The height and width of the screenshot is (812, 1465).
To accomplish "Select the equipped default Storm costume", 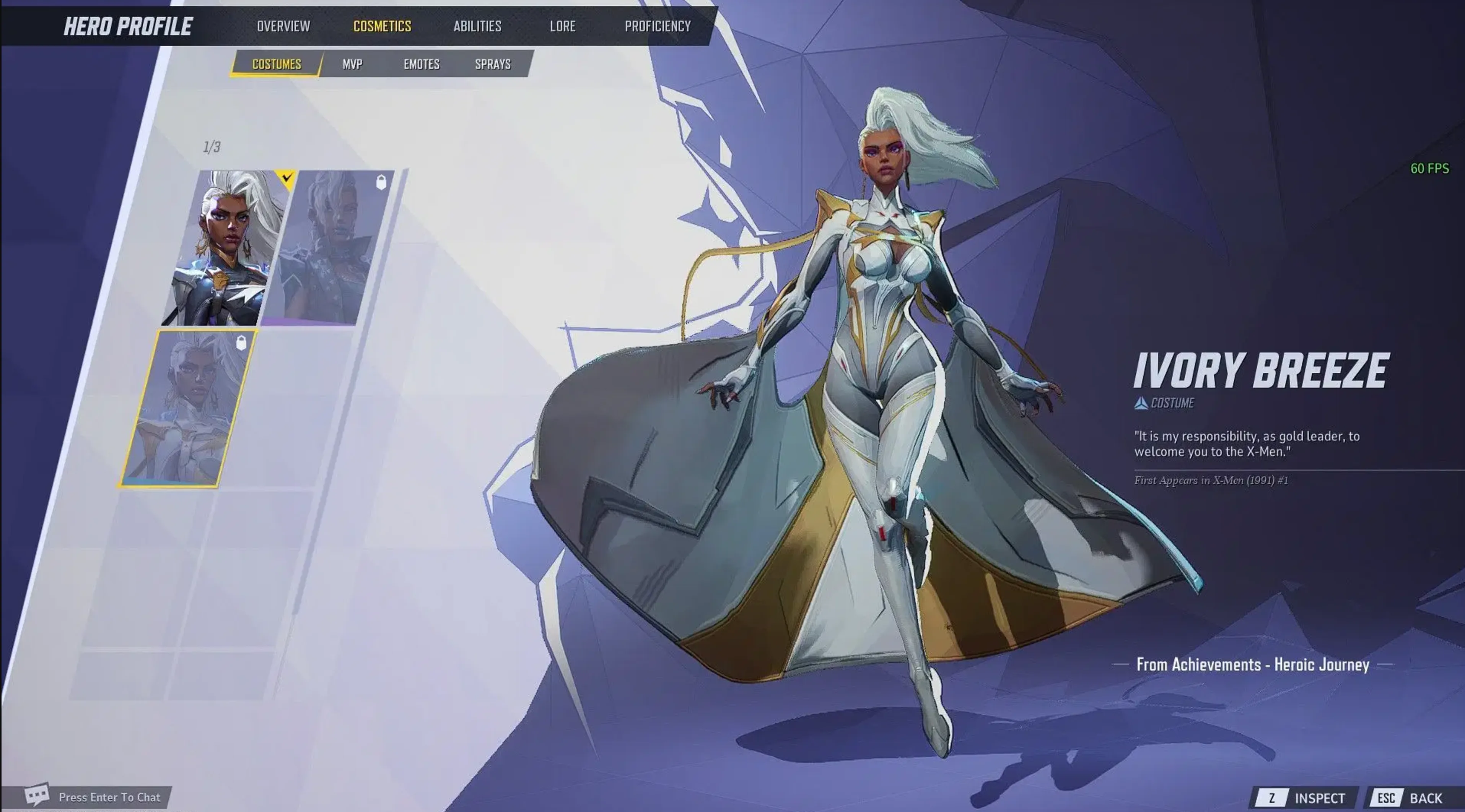I will 225,248.
